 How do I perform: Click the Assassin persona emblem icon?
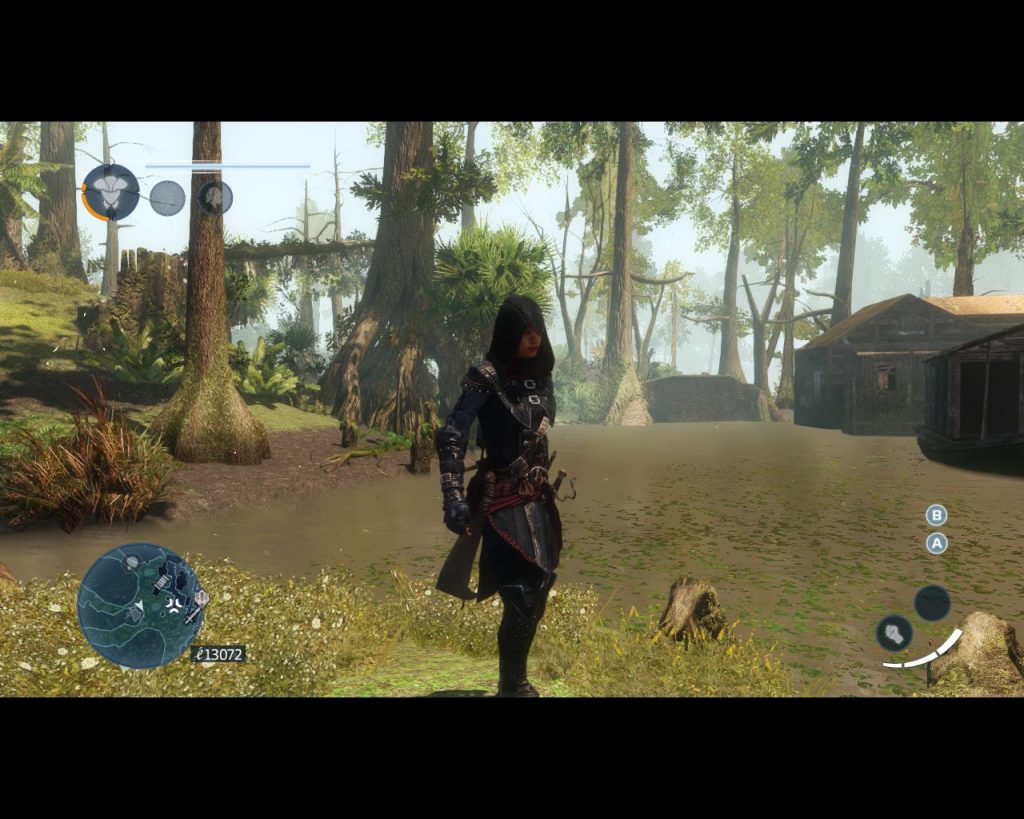(111, 192)
